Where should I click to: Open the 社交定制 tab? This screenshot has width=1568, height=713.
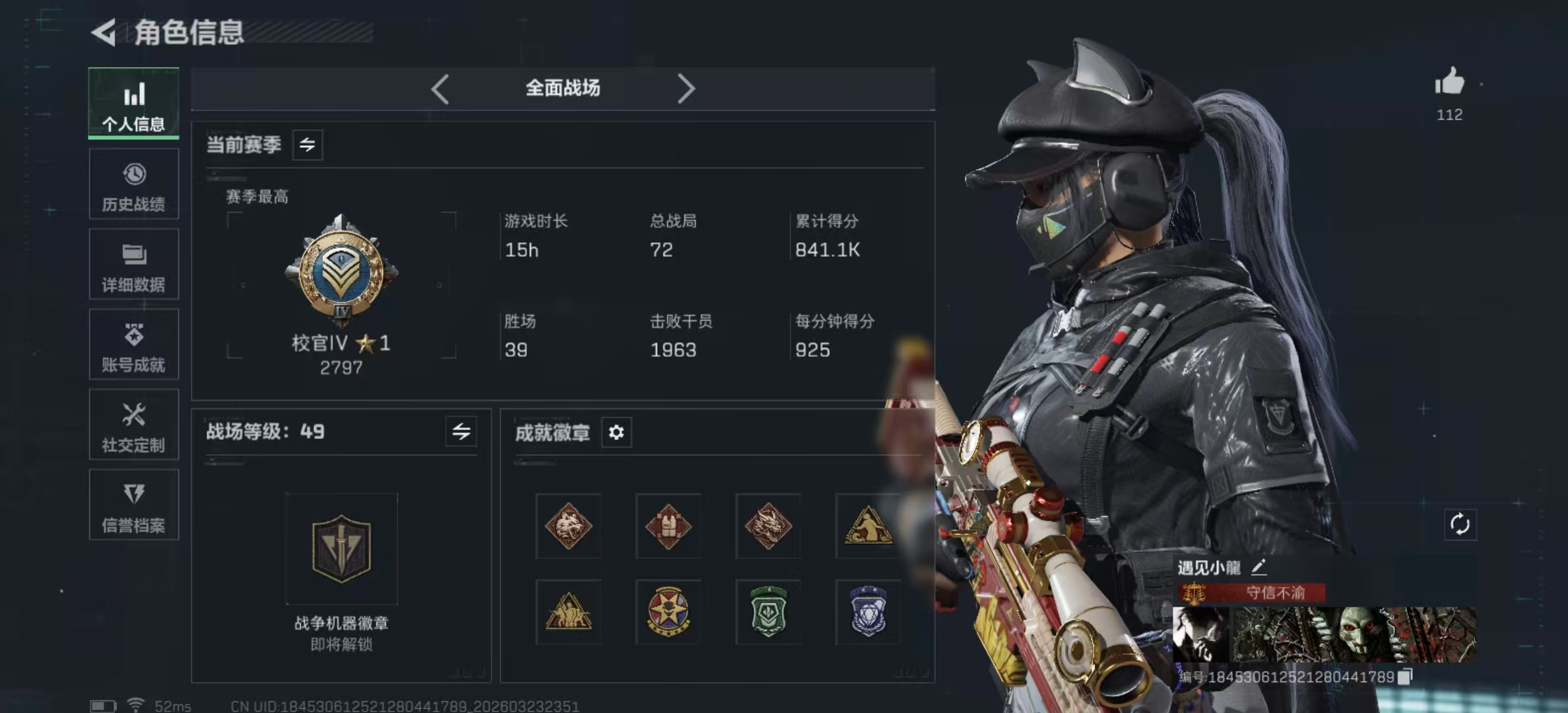click(134, 425)
